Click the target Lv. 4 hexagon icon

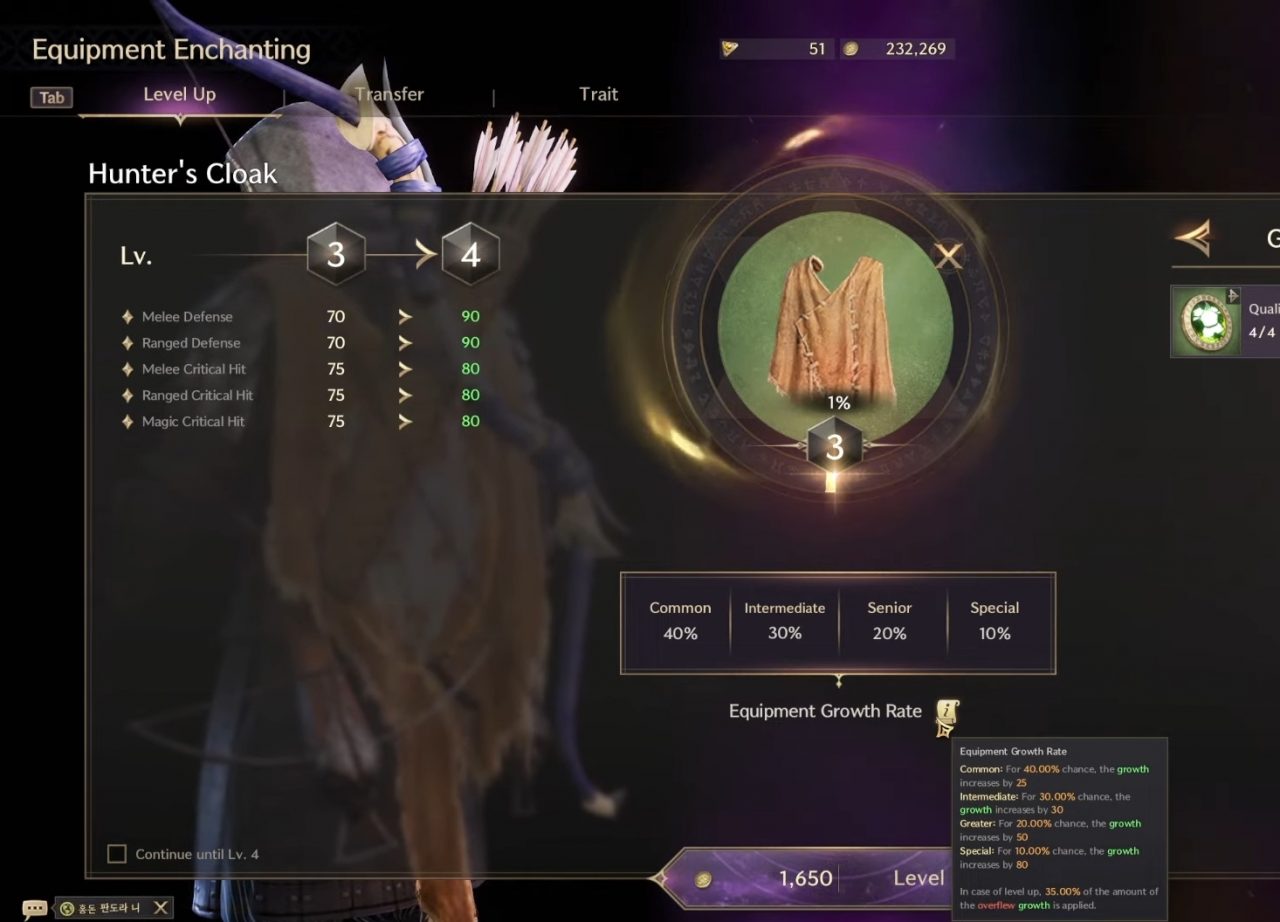pos(470,254)
